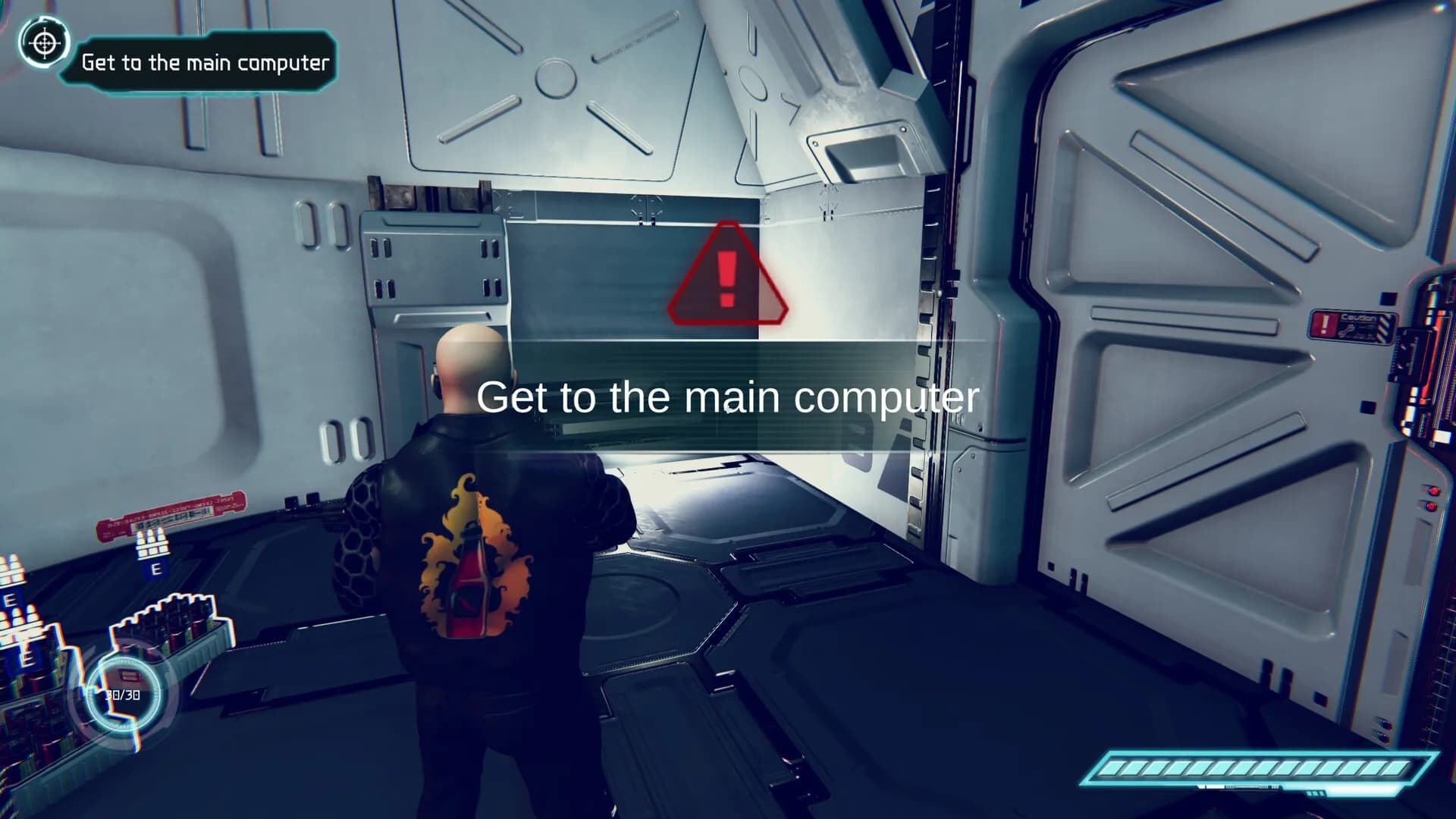Viewport: 1456px width, 819px height.
Task: Click the striped hazard pattern on the Caution plate
Action: pos(1383,327)
